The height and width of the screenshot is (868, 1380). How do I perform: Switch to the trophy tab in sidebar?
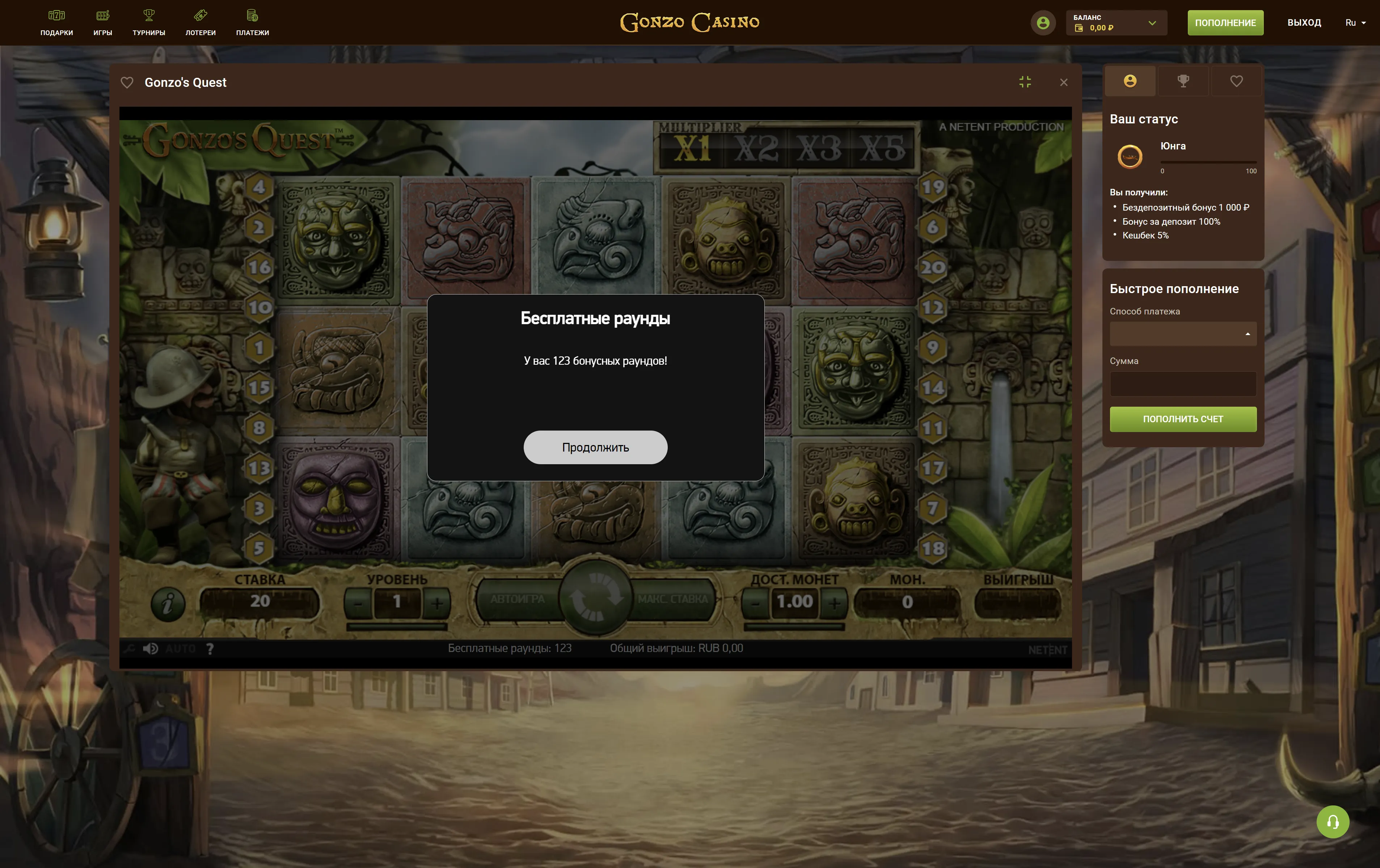[1183, 81]
